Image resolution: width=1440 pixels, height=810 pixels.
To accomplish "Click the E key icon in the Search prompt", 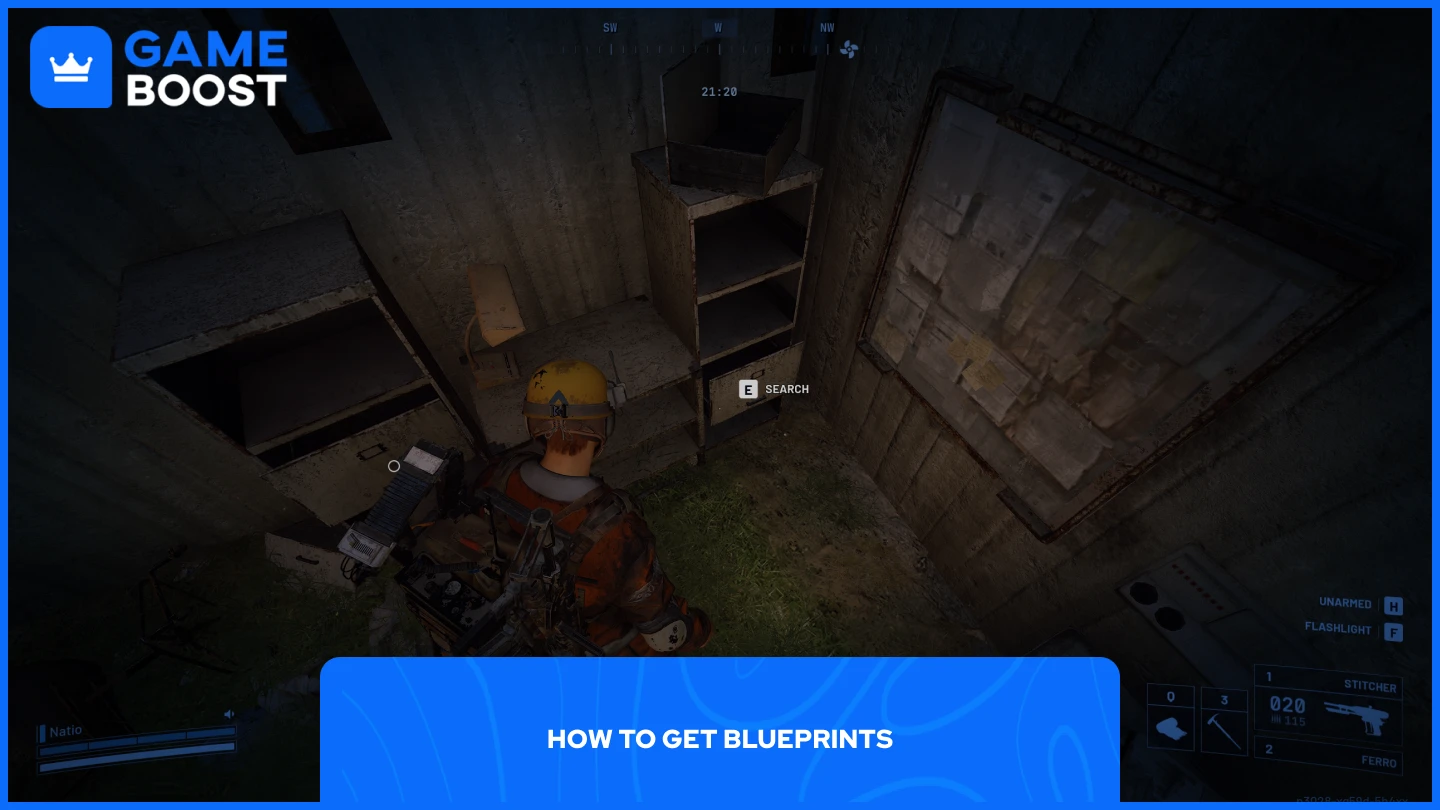I will (748, 389).
